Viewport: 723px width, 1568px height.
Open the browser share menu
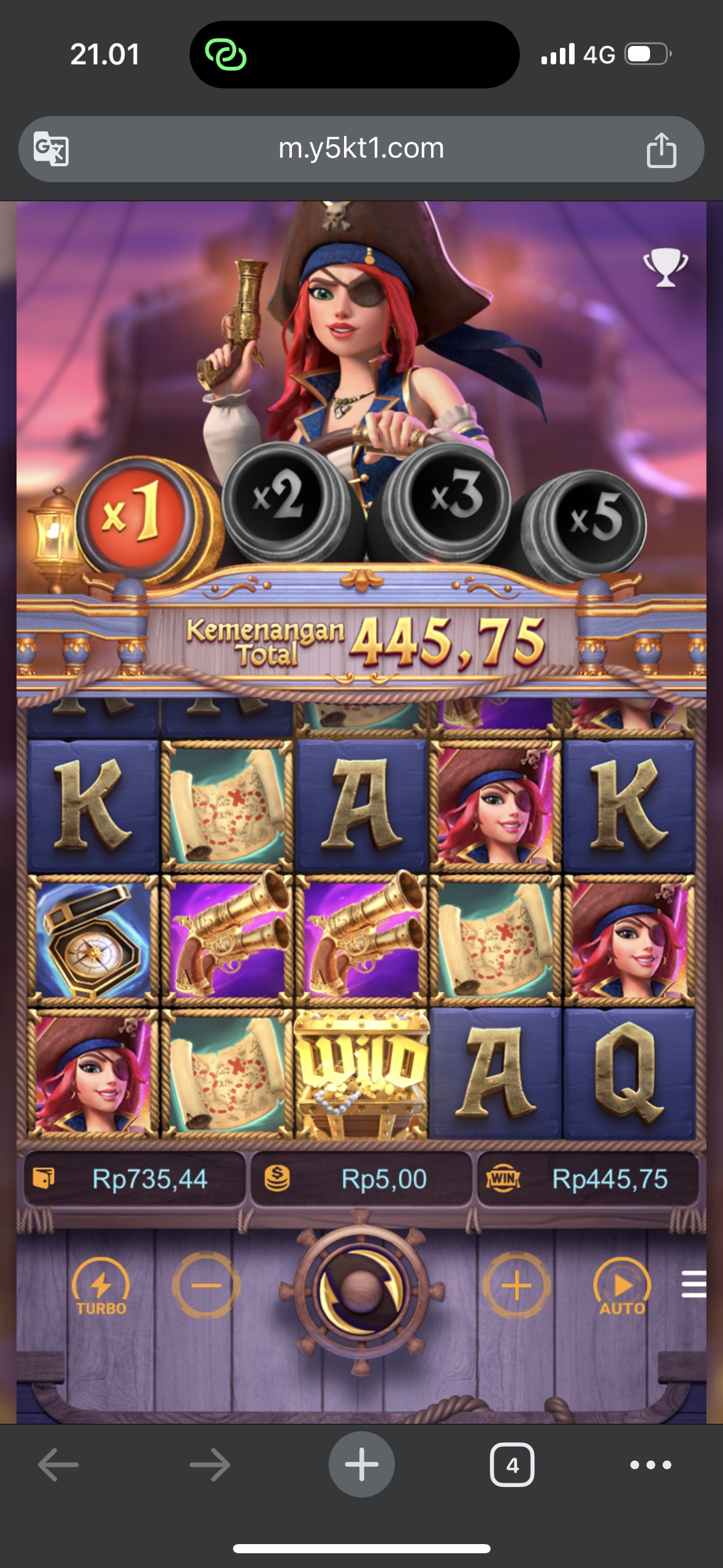pos(661,150)
